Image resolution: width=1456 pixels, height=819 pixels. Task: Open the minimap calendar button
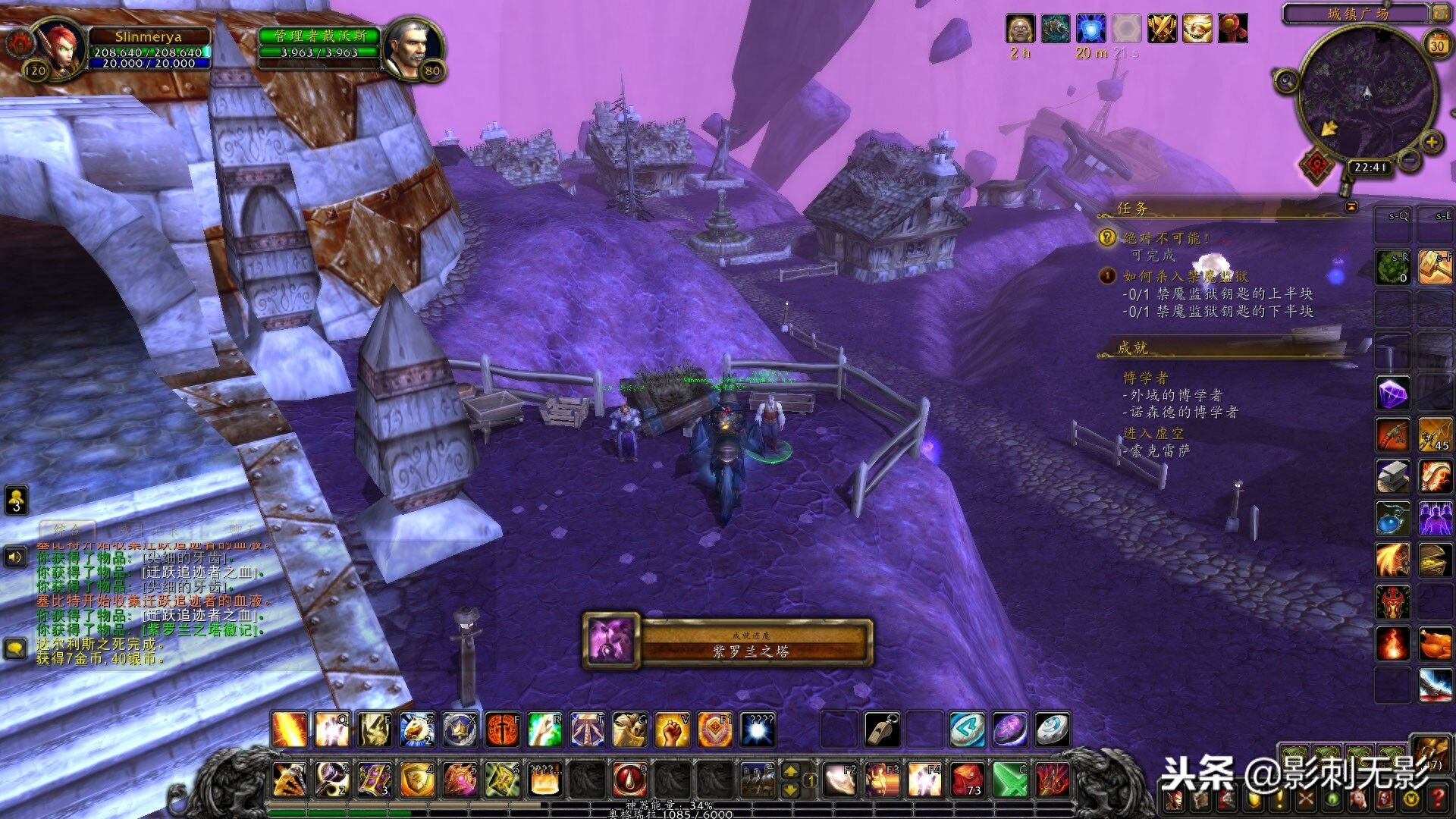coord(1437,45)
